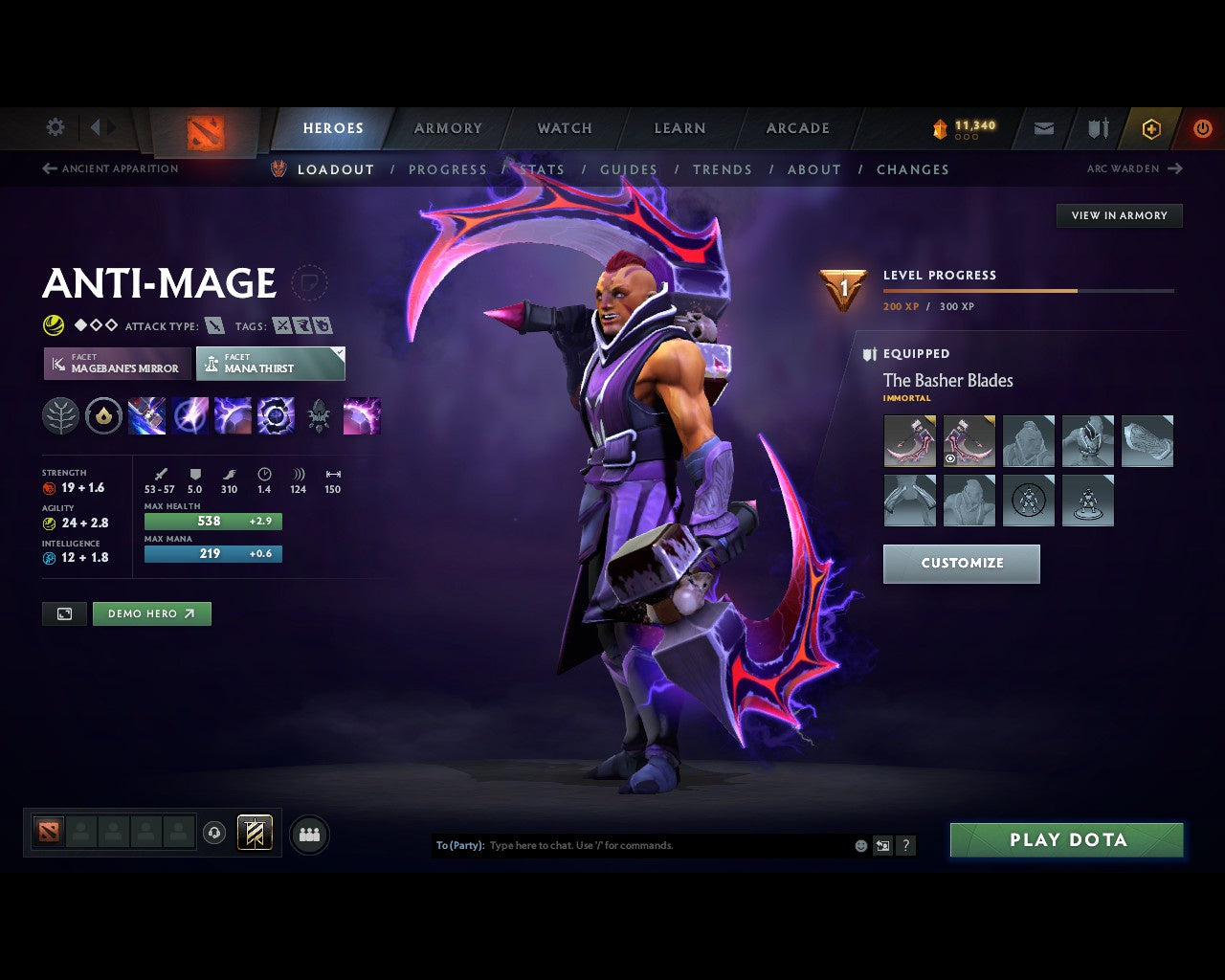Viewport: 1225px width, 980px height.
Task: Select the Mana Break ability icon
Action: (x=146, y=414)
